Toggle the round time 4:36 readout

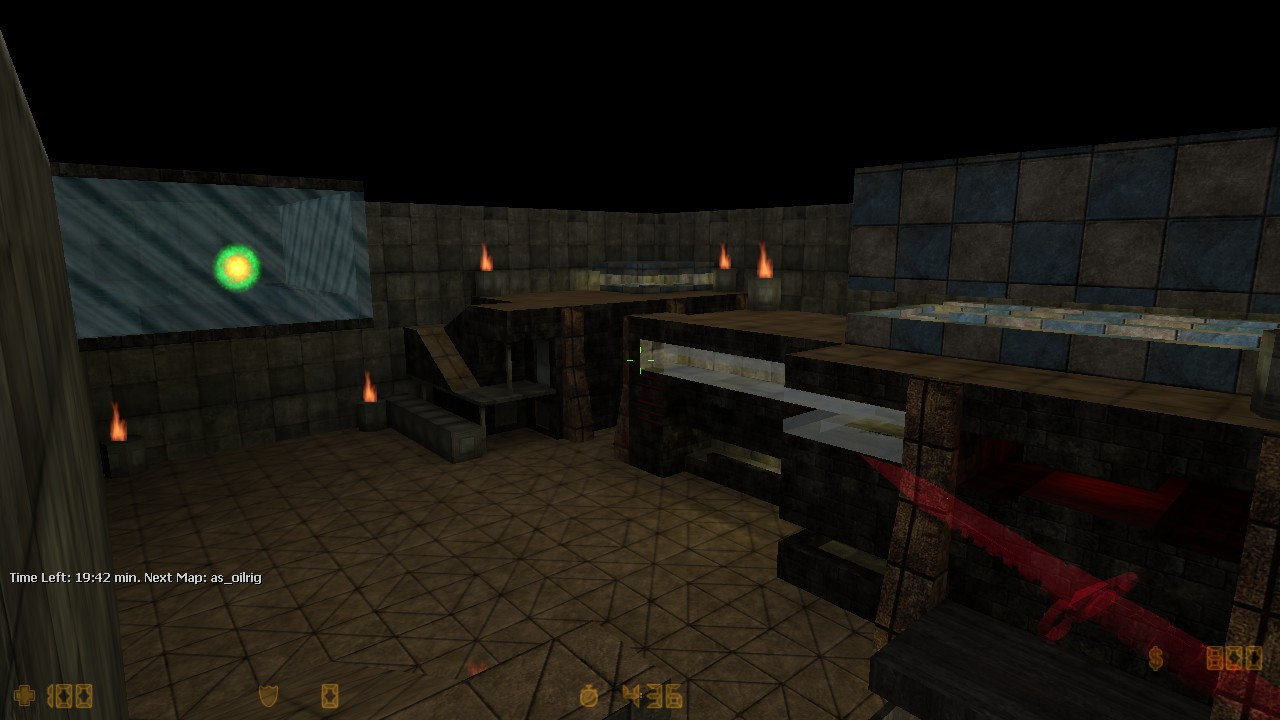tap(653, 694)
